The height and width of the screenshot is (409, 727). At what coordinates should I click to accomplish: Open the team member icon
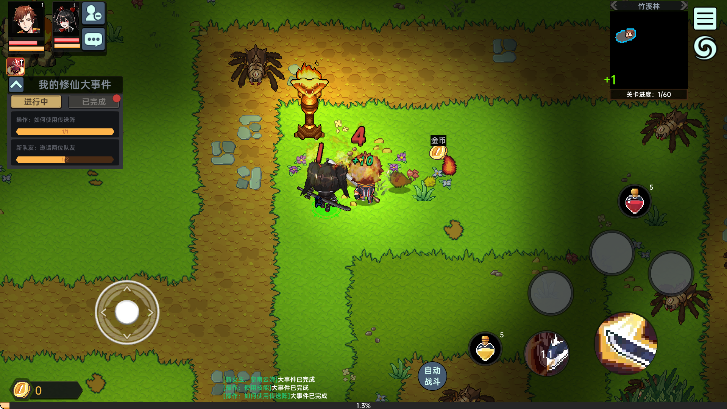pos(94,13)
